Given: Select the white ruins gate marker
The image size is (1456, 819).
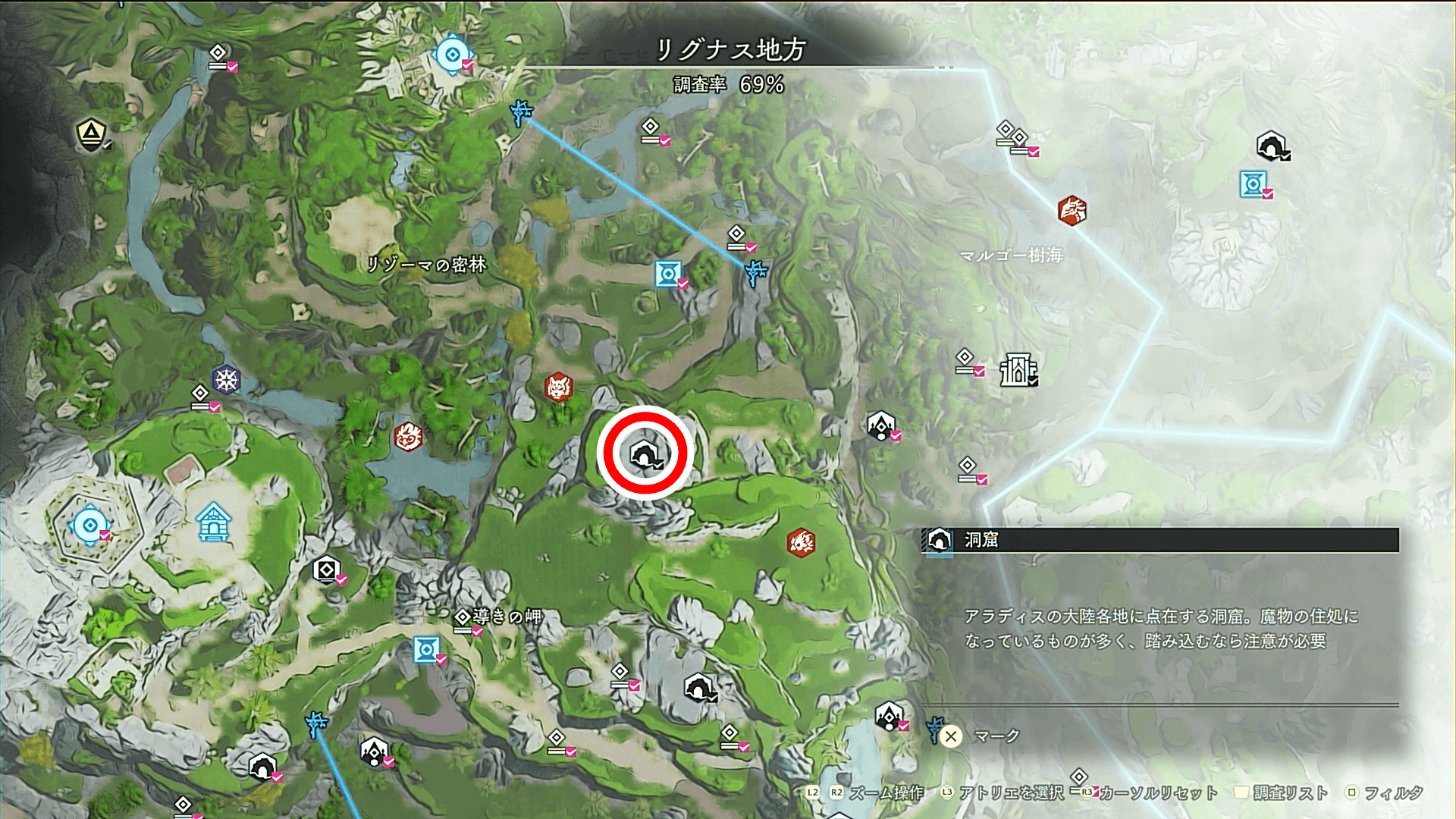Looking at the screenshot, I should (1017, 370).
